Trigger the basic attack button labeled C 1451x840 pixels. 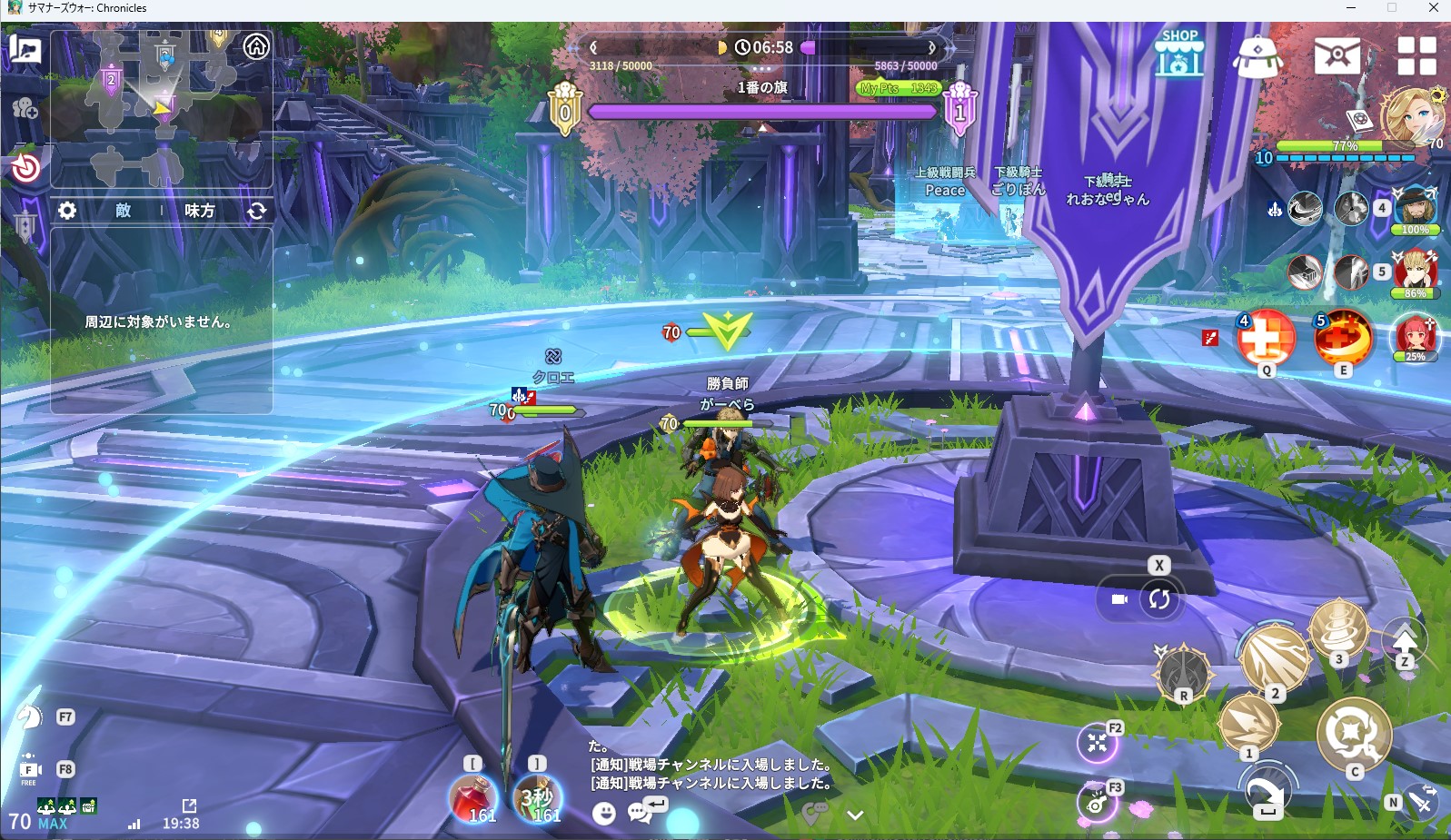pyautogui.click(x=1354, y=732)
